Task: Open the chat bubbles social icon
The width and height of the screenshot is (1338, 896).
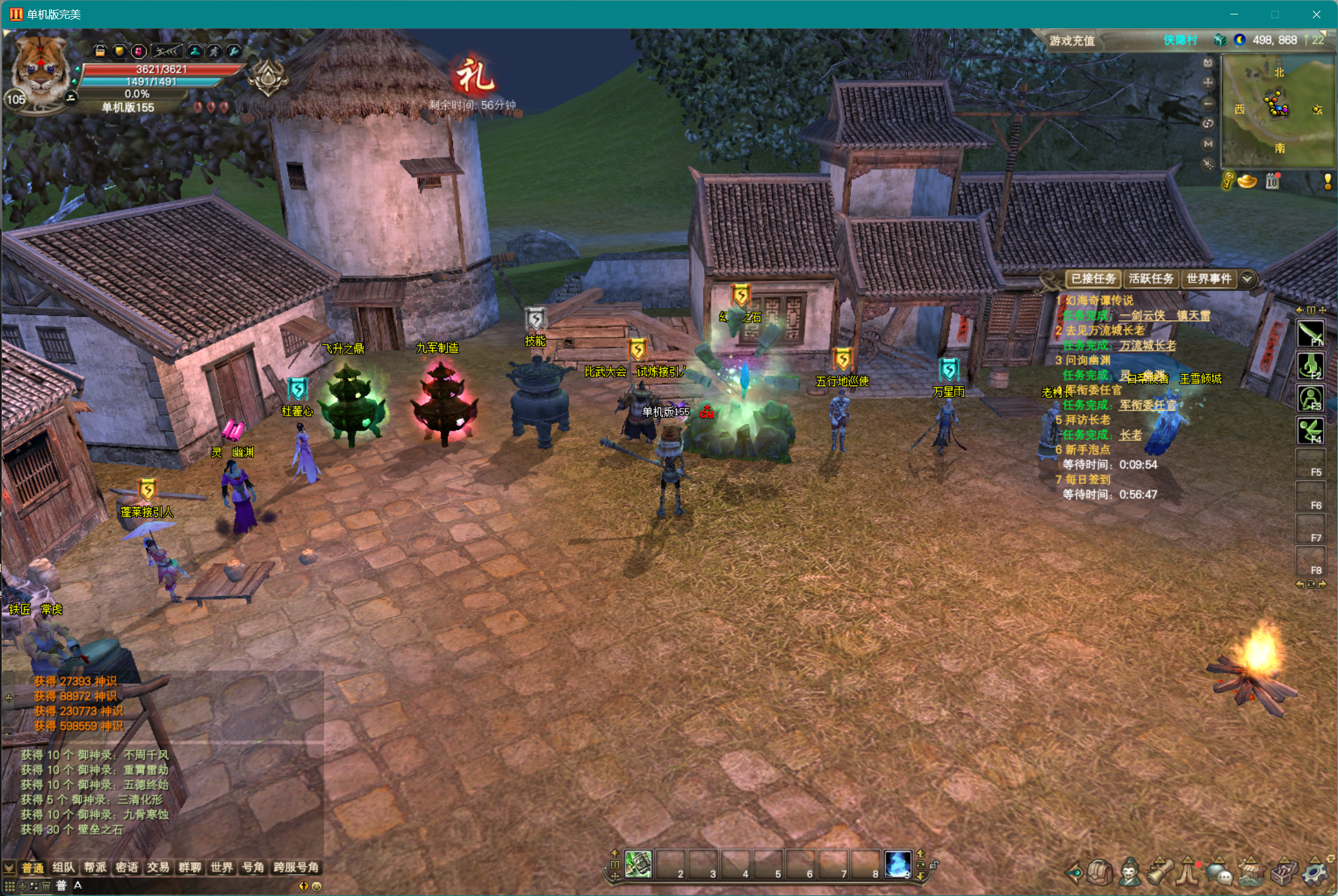Action: pyautogui.click(x=1220, y=872)
